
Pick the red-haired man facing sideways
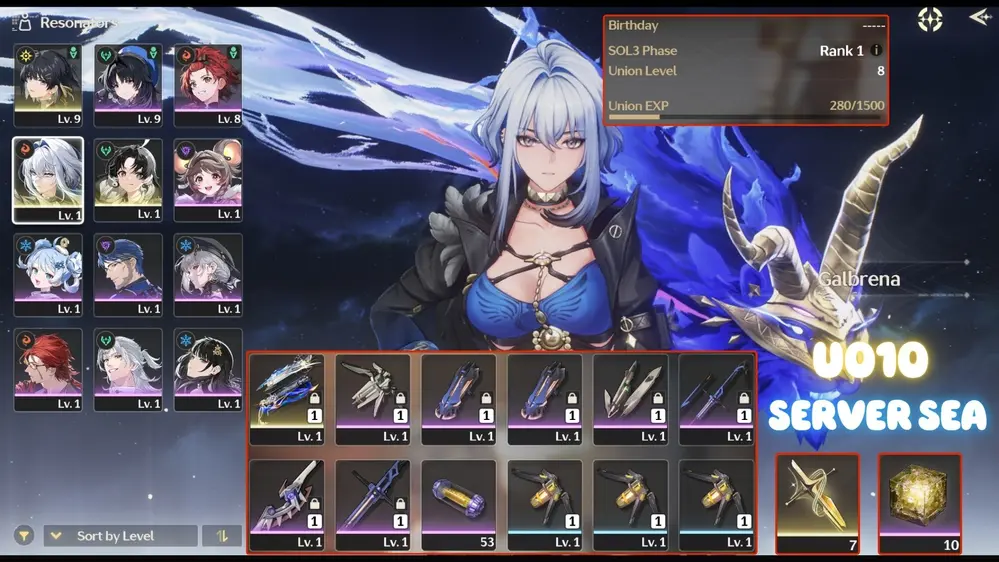(x=47, y=369)
